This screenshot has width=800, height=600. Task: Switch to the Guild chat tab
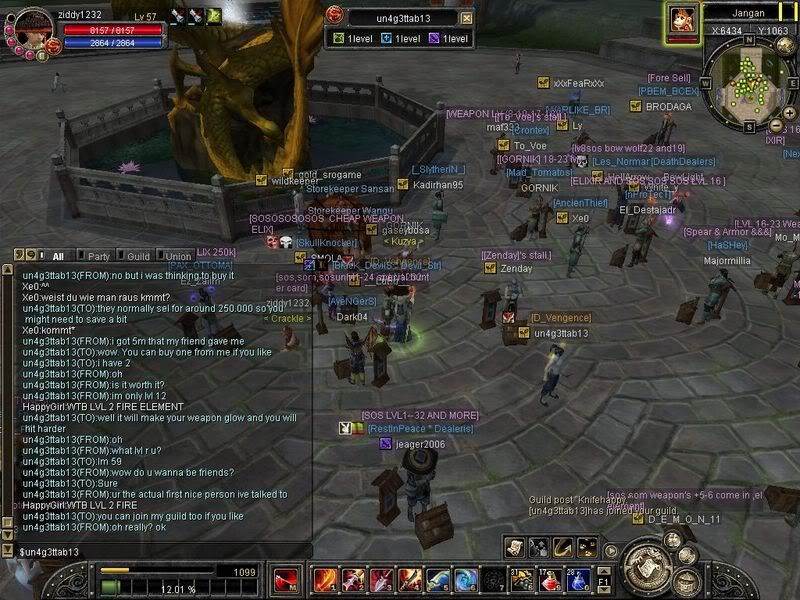(138, 256)
